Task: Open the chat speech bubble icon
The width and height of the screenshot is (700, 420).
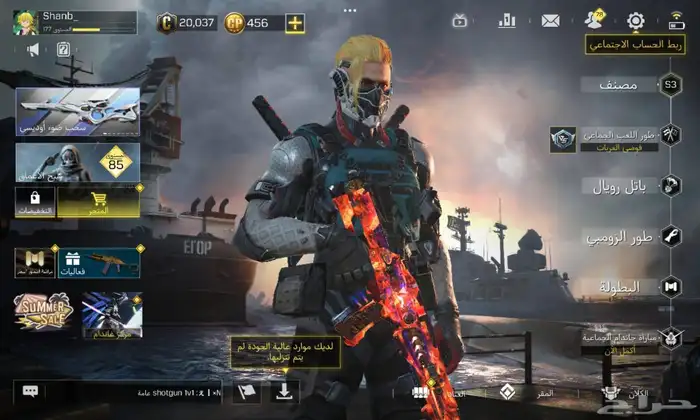Action: 30,392
